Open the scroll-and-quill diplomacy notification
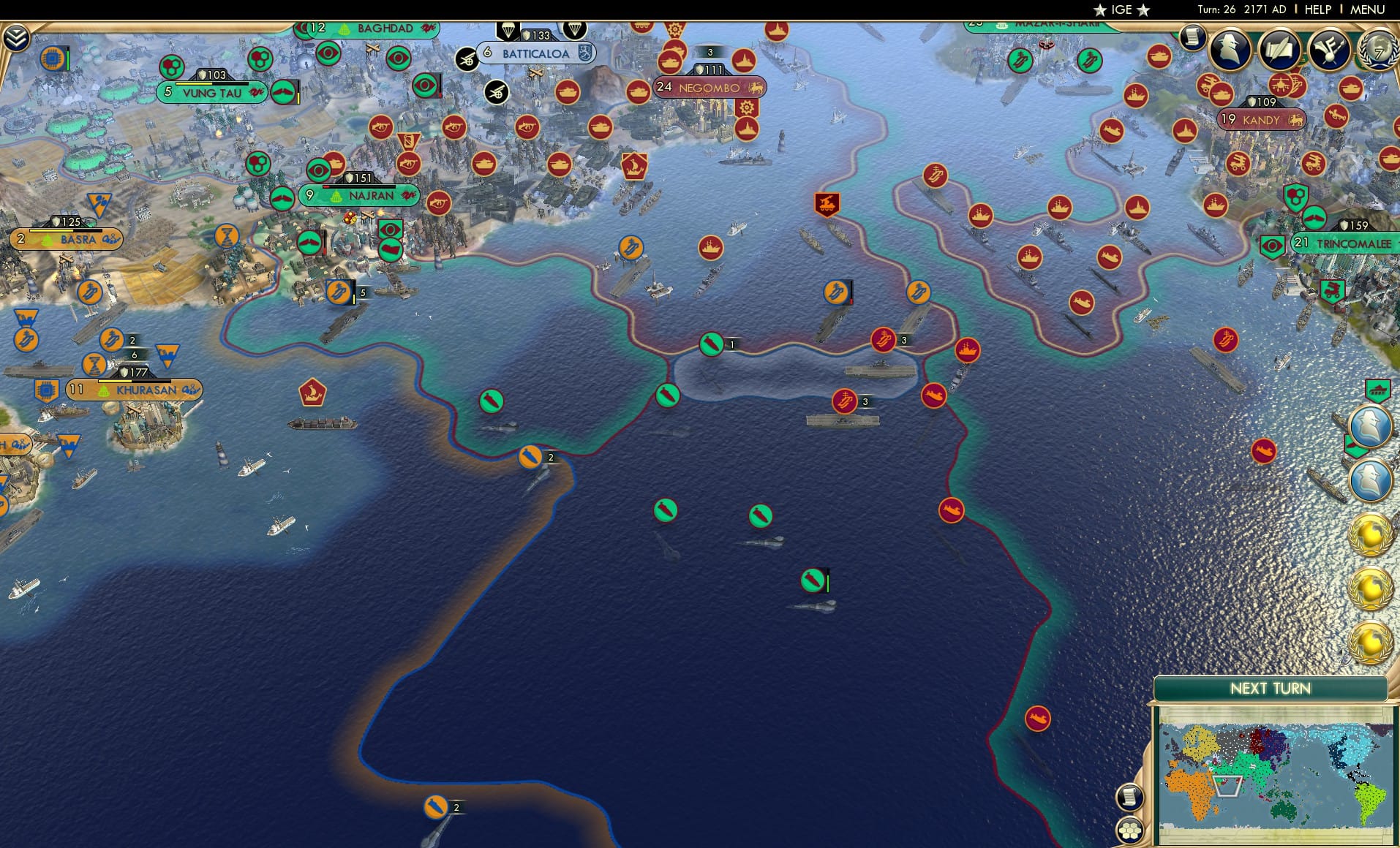This screenshot has width=1400, height=848. 1282,50
